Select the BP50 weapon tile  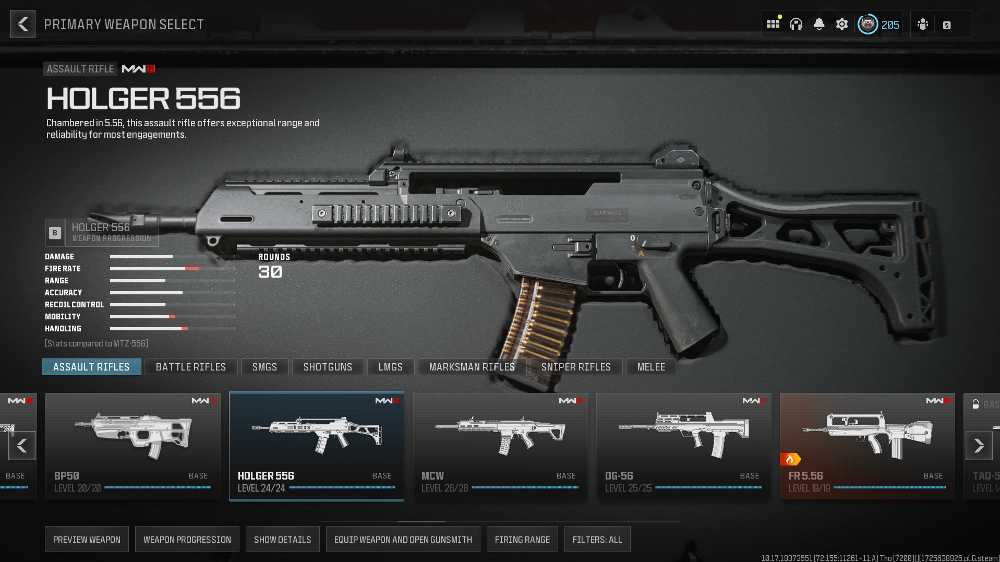(x=133, y=445)
